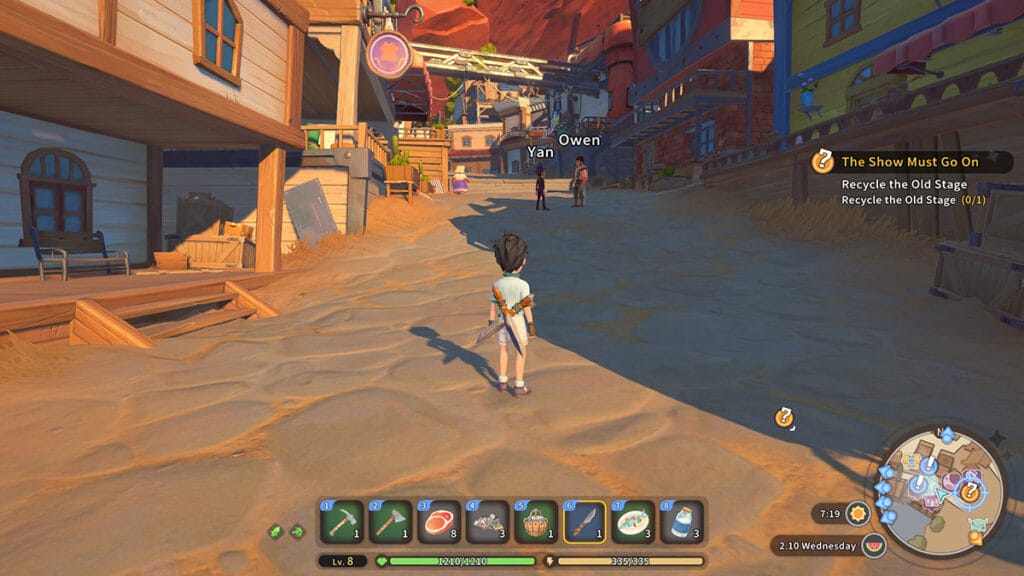This screenshot has height=576, width=1024.
Task: Equip the dagger in hotbar slot 6
Action: tap(585, 522)
